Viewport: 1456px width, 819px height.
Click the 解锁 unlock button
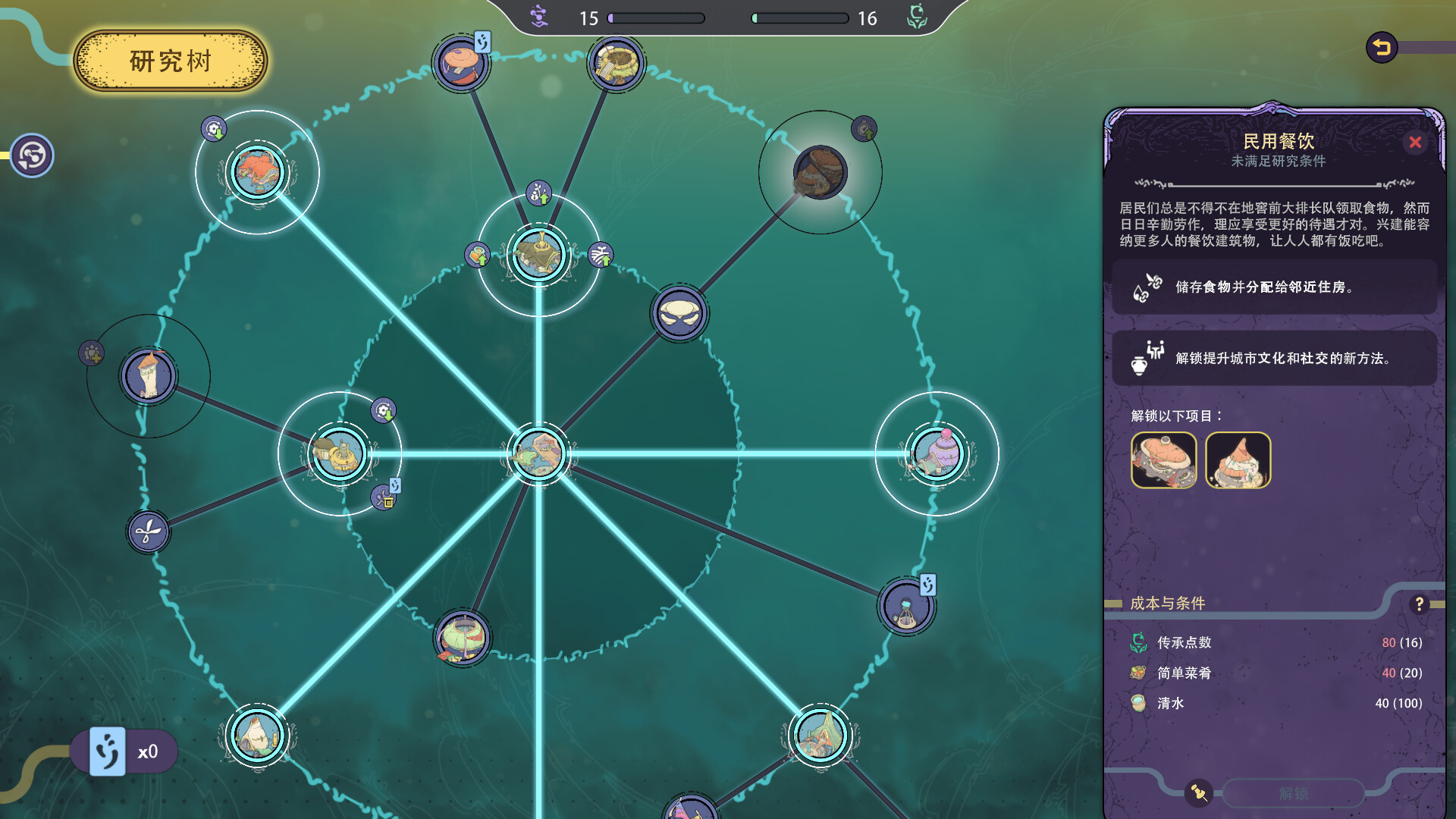(1293, 793)
